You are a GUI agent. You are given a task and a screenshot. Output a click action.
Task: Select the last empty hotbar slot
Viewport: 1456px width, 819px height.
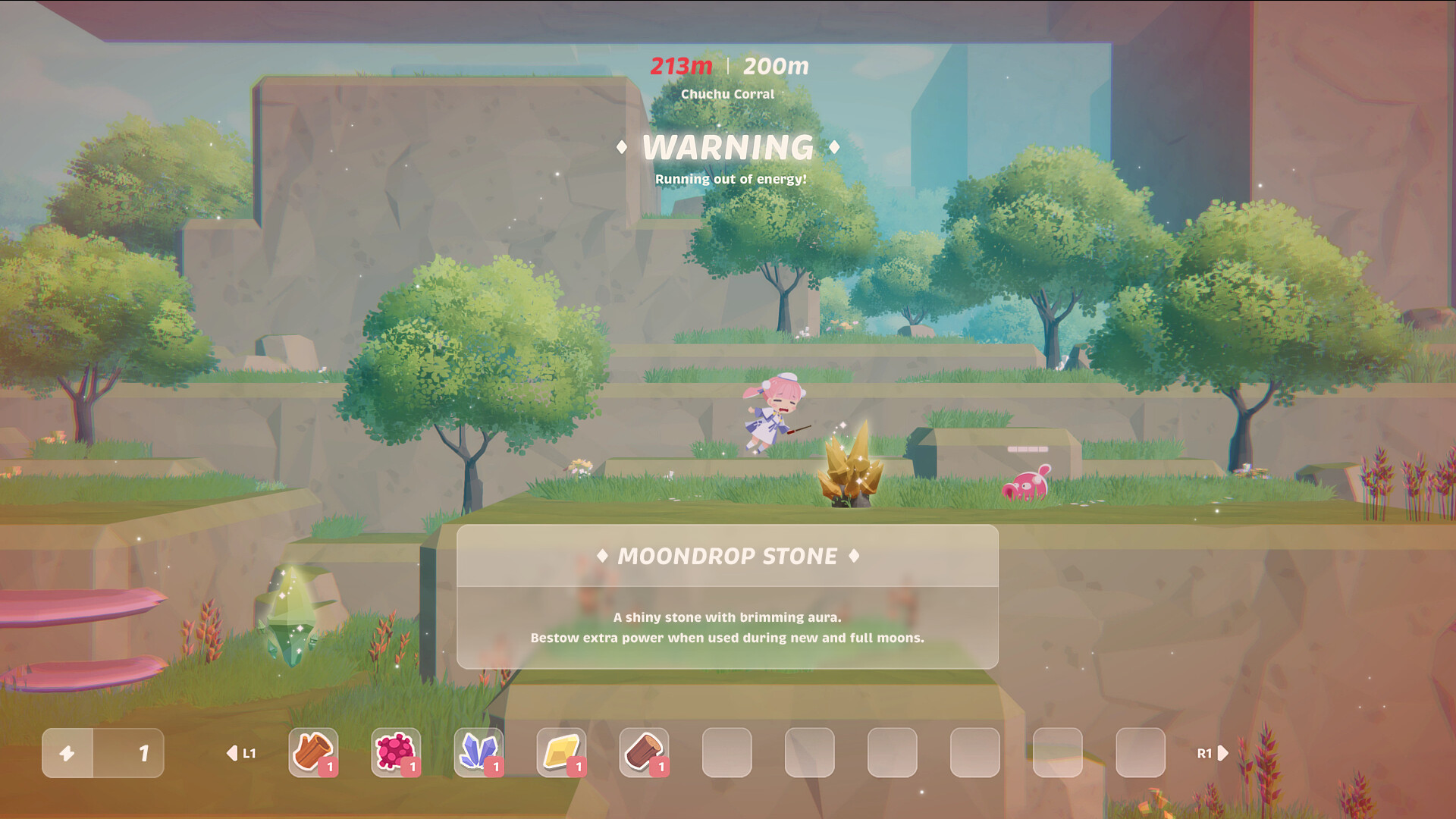click(1137, 753)
